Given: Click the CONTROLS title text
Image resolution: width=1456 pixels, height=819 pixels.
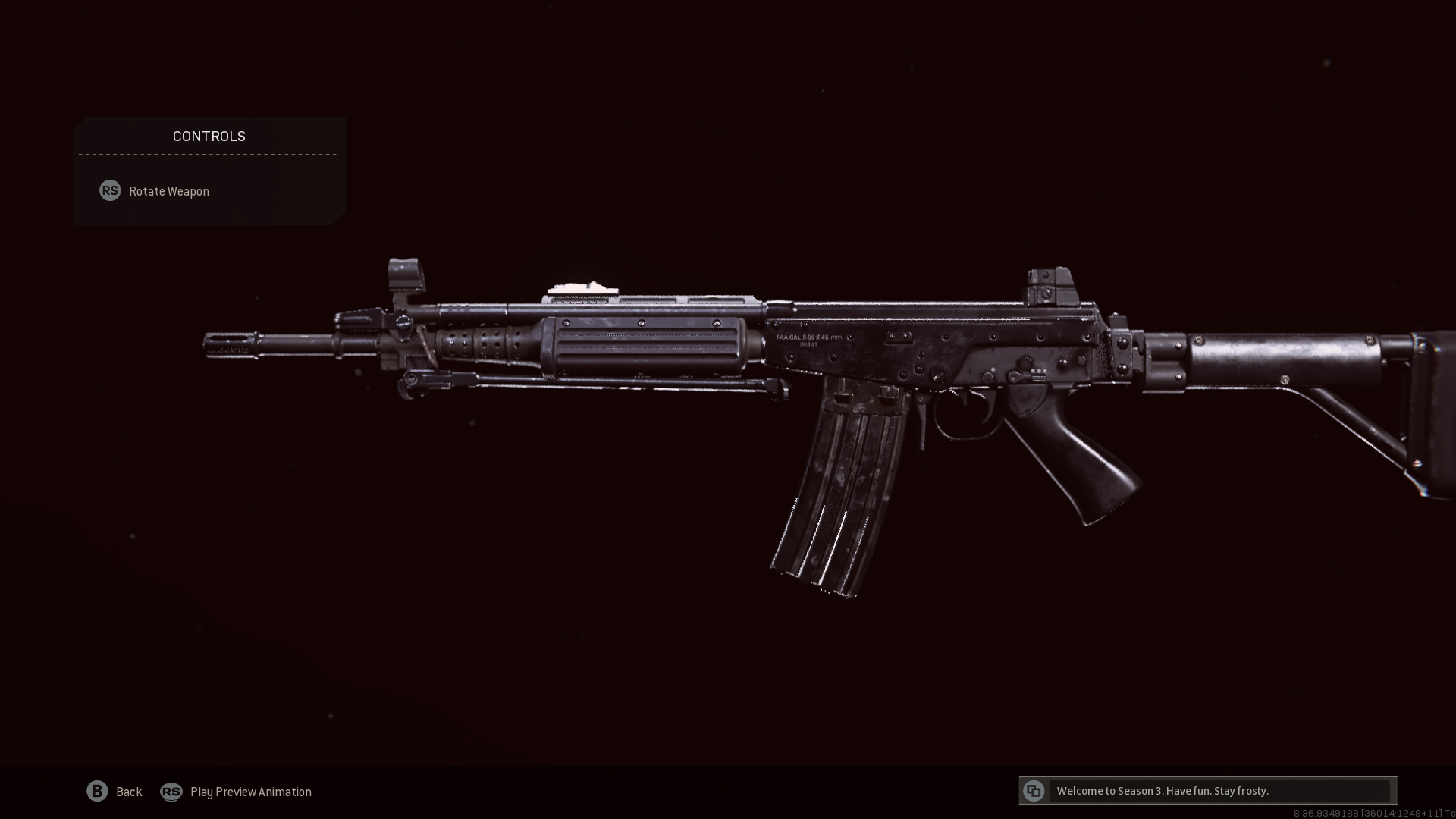Looking at the screenshot, I should coord(209,136).
